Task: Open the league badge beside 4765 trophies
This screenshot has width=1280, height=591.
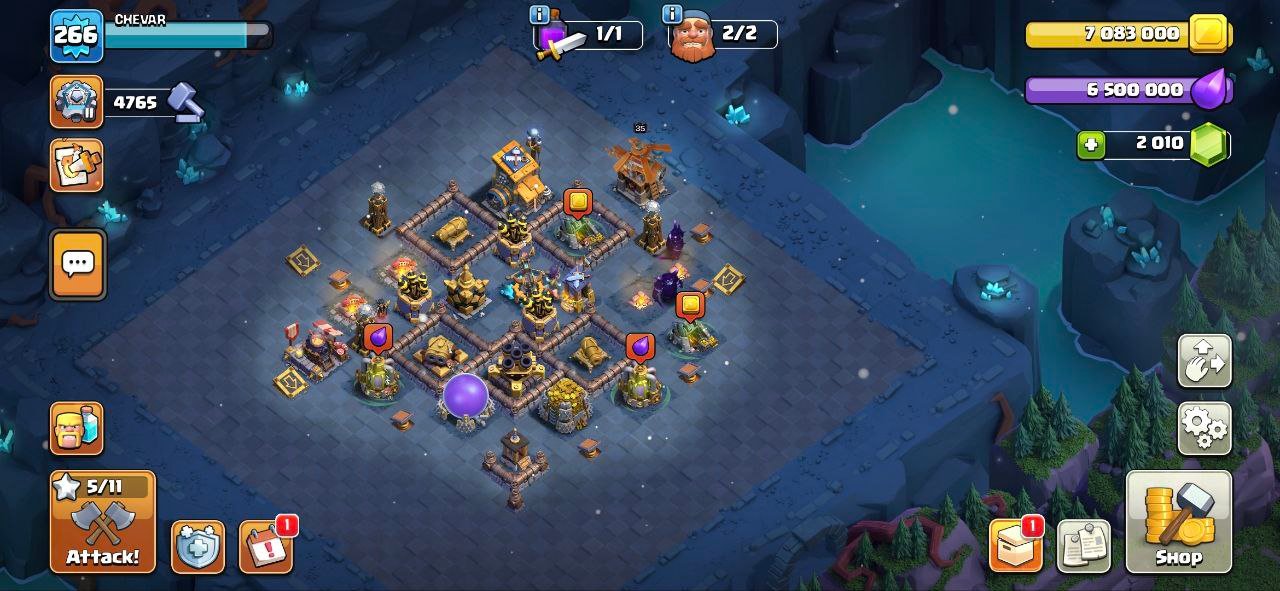Action: coord(76,101)
